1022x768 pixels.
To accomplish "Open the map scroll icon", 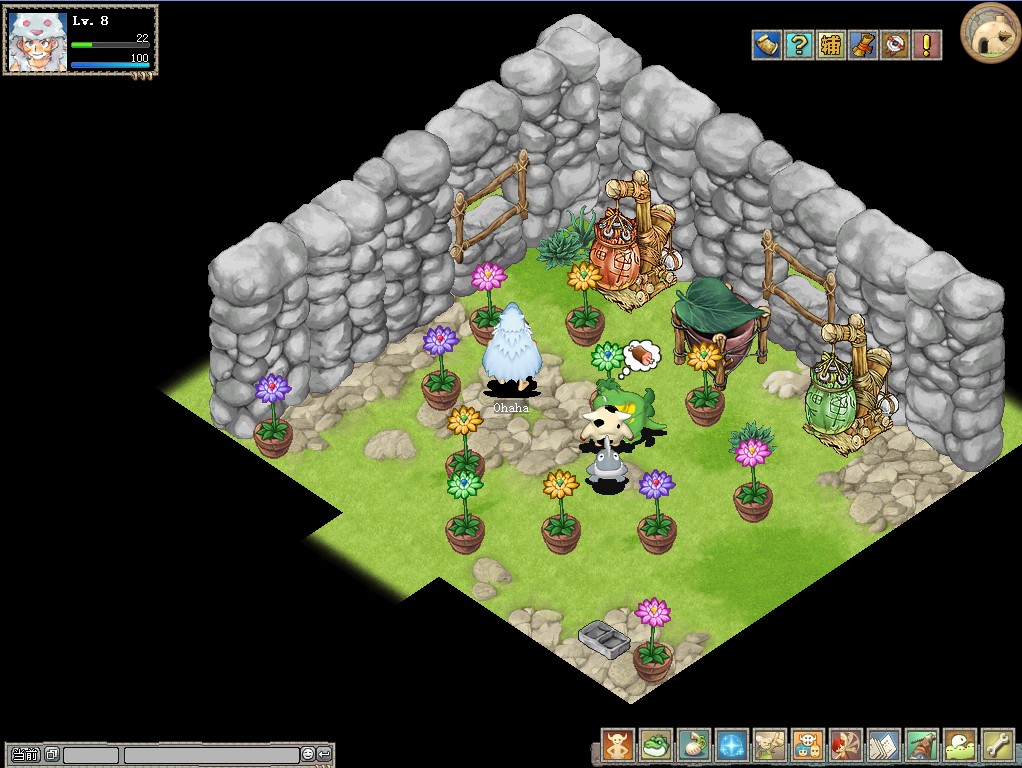I will pyautogui.click(x=767, y=45).
